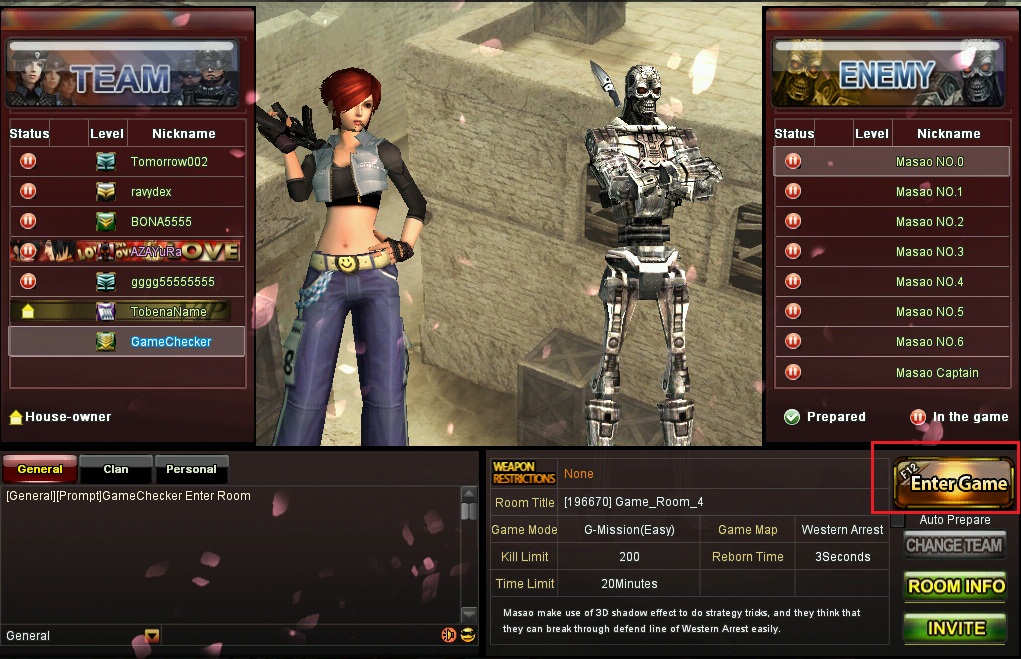The image size is (1021, 659).
Task: Click the chat scrollbar up arrow
Action: [x=468, y=494]
